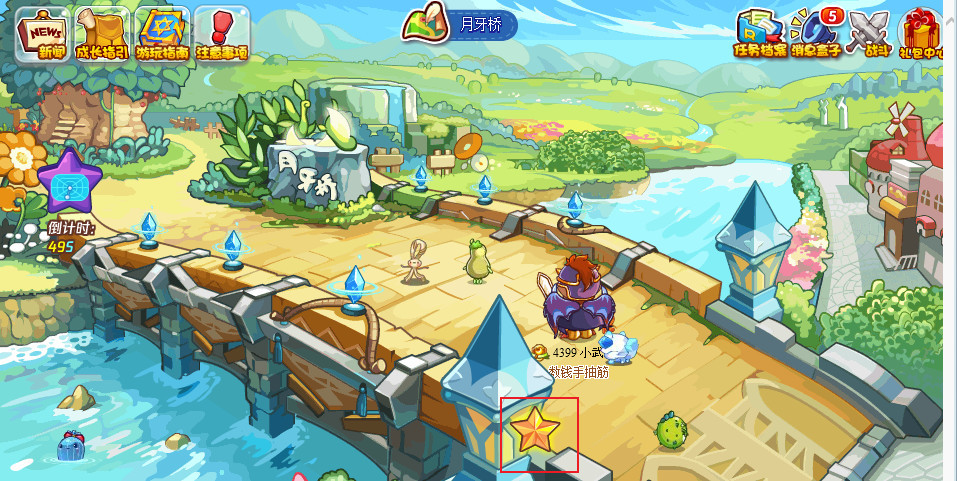957x481 pixels.
Task: Open the 任务档案 quest archive folder
Action: (x=760, y=33)
